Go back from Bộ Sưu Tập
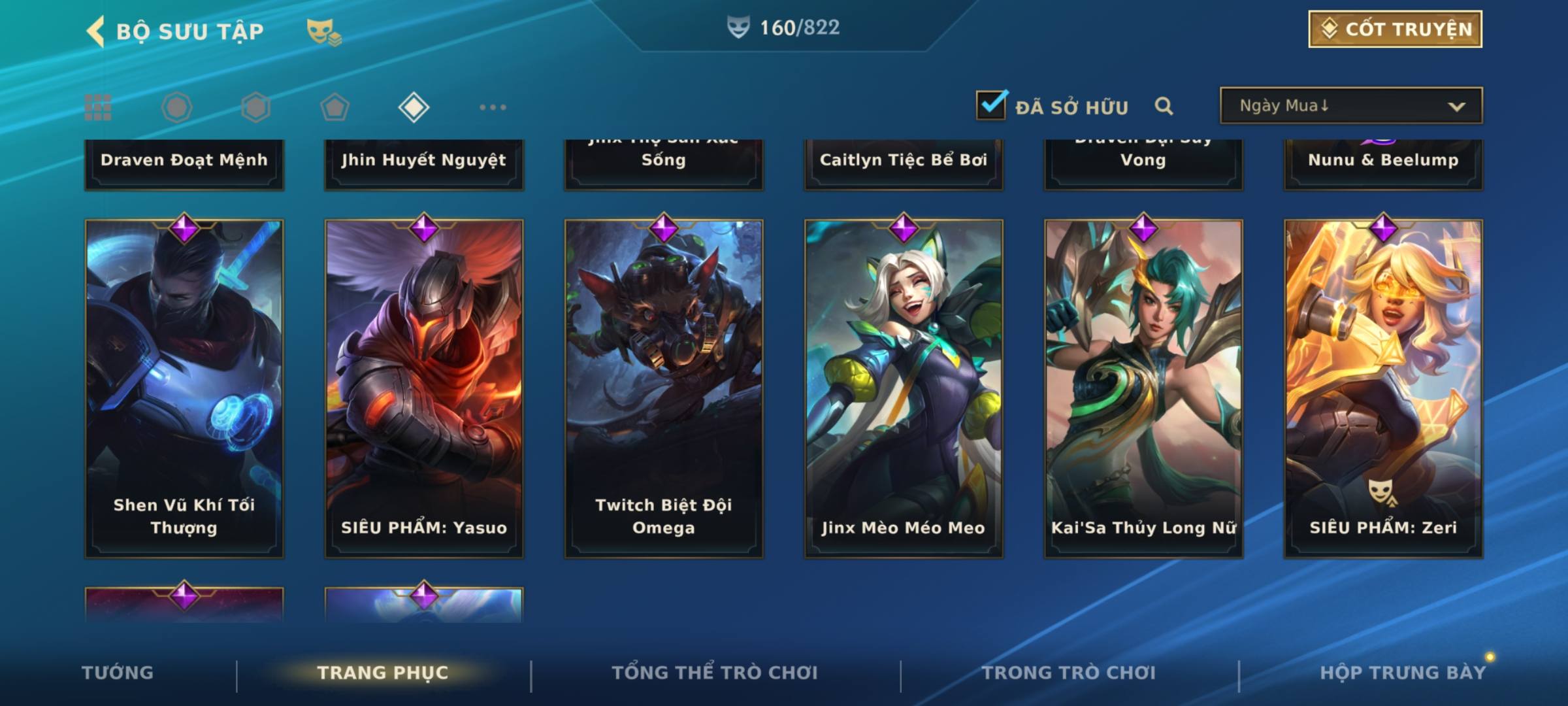The width and height of the screenshot is (1568, 706). click(x=96, y=31)
